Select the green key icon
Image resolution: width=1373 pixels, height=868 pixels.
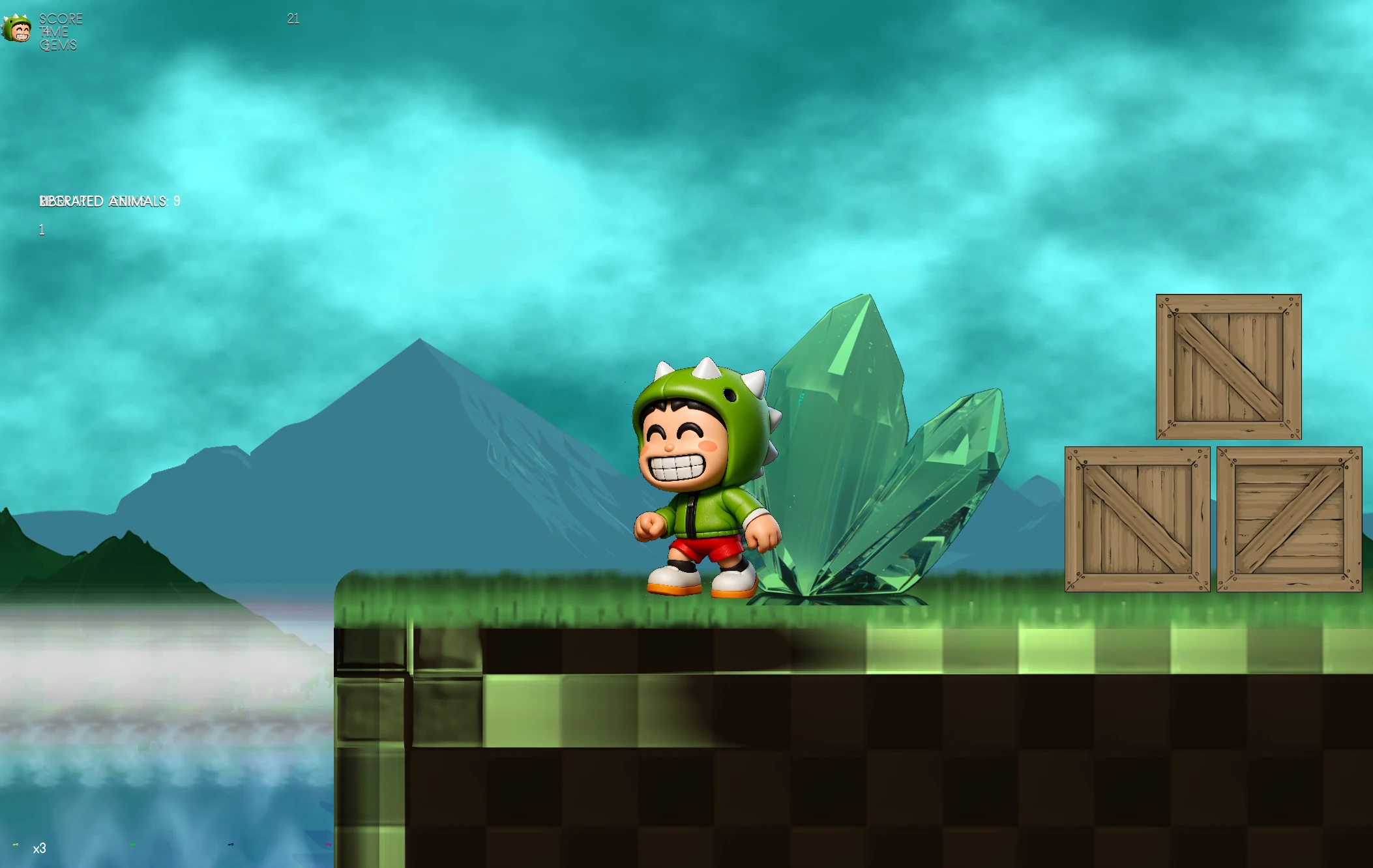coord(133,845)
